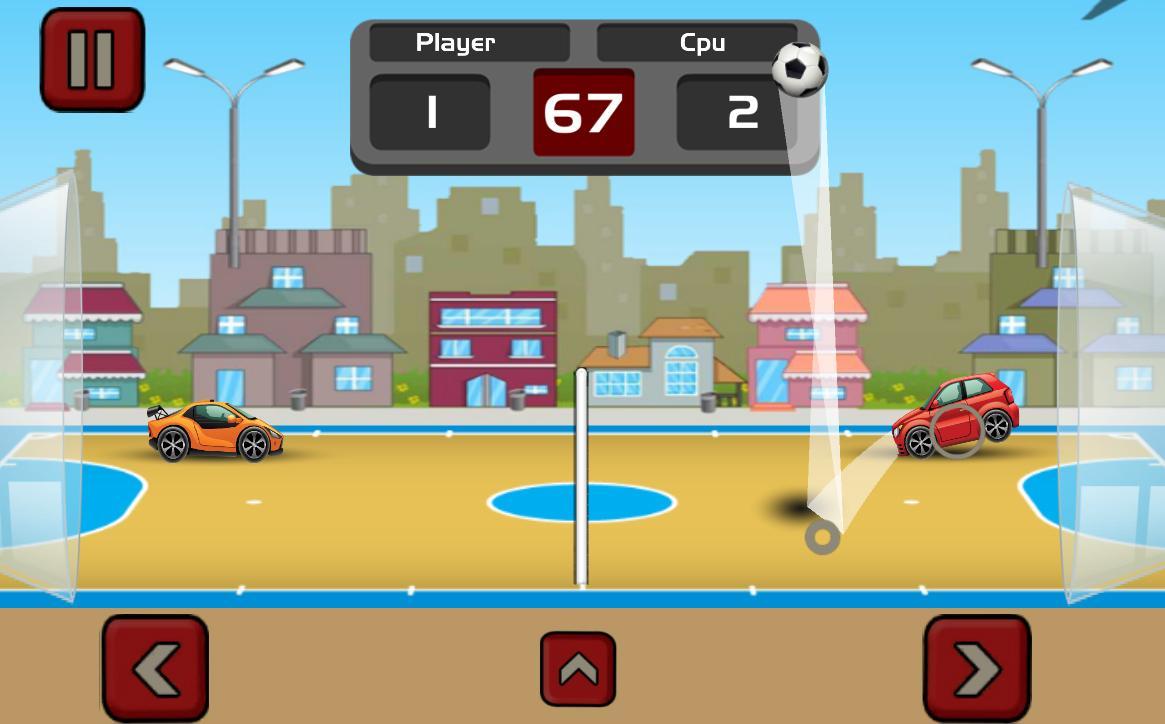Image resolution: width=1165 pixels, height=724 pixels.
Task: Pause the game with the pause button
Action: [x=92, y=59]
